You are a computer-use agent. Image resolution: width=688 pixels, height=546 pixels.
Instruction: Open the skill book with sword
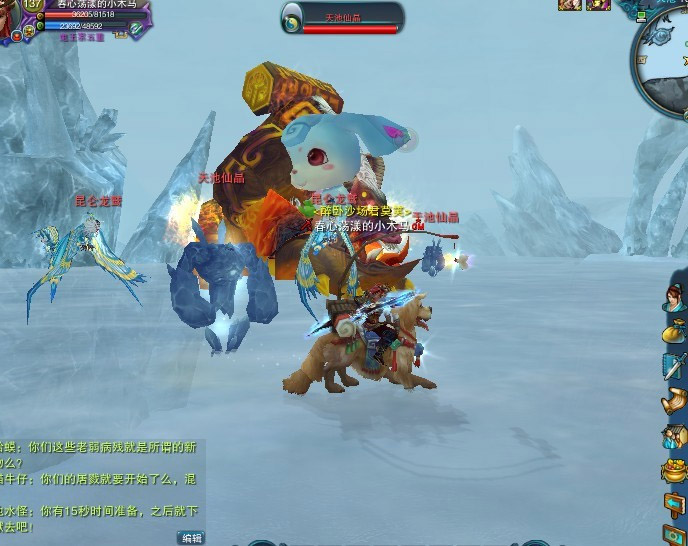[675, 366]
